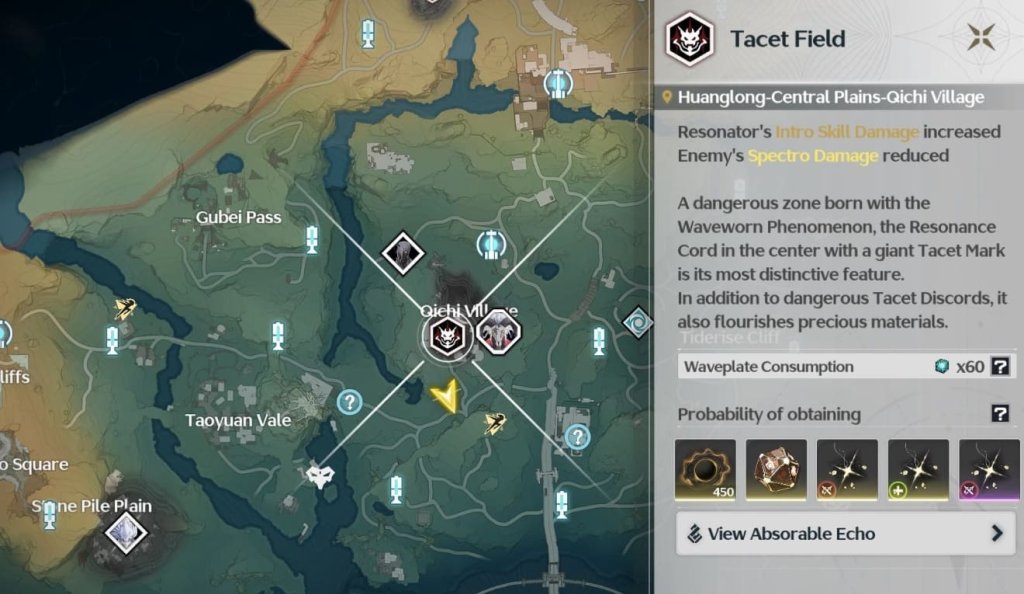Select the white winged map marker
This screenshot has width=1024, height=594.
tap(319, 475)
